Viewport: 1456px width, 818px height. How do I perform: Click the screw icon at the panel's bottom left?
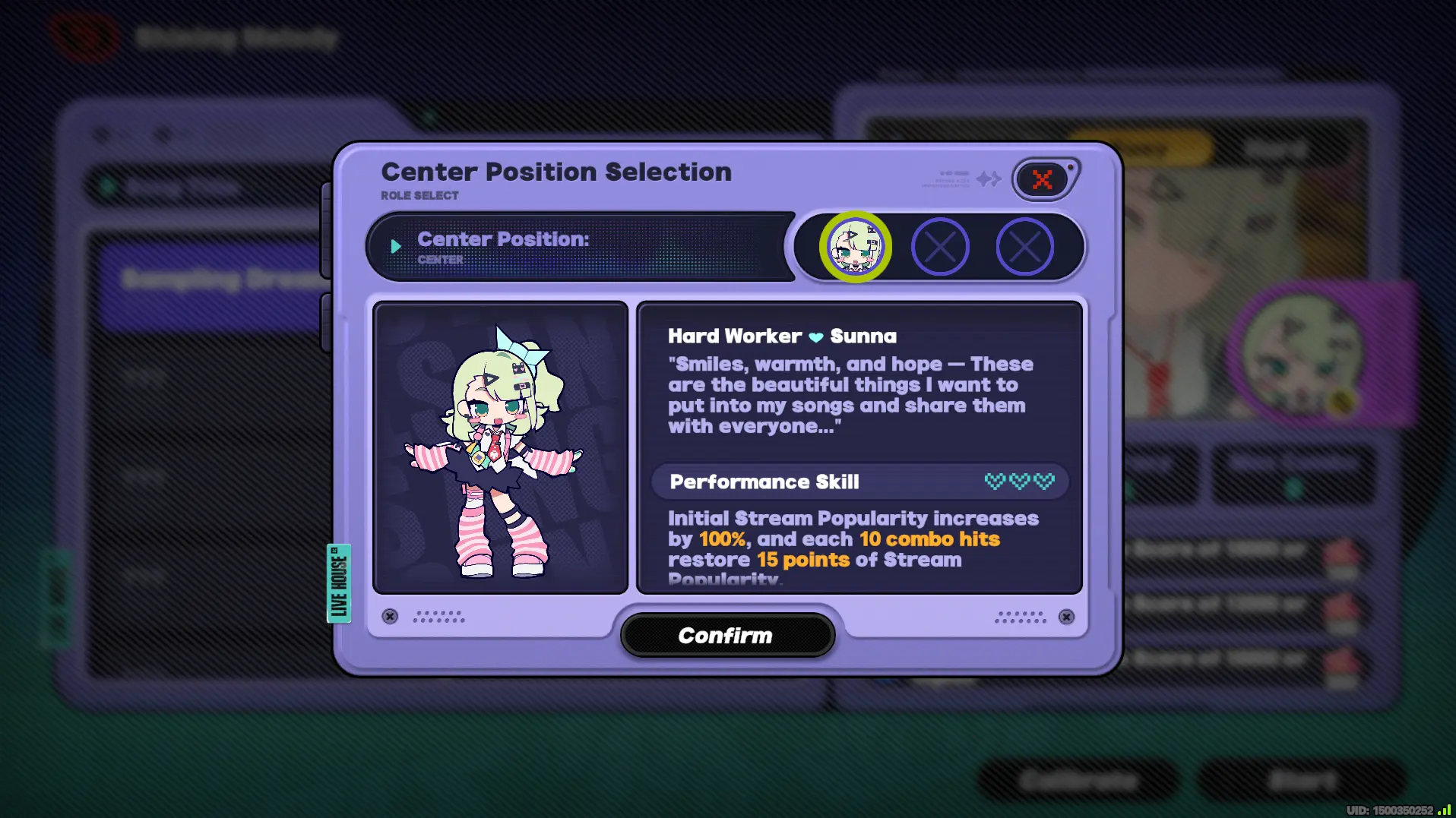pos(390,617)
